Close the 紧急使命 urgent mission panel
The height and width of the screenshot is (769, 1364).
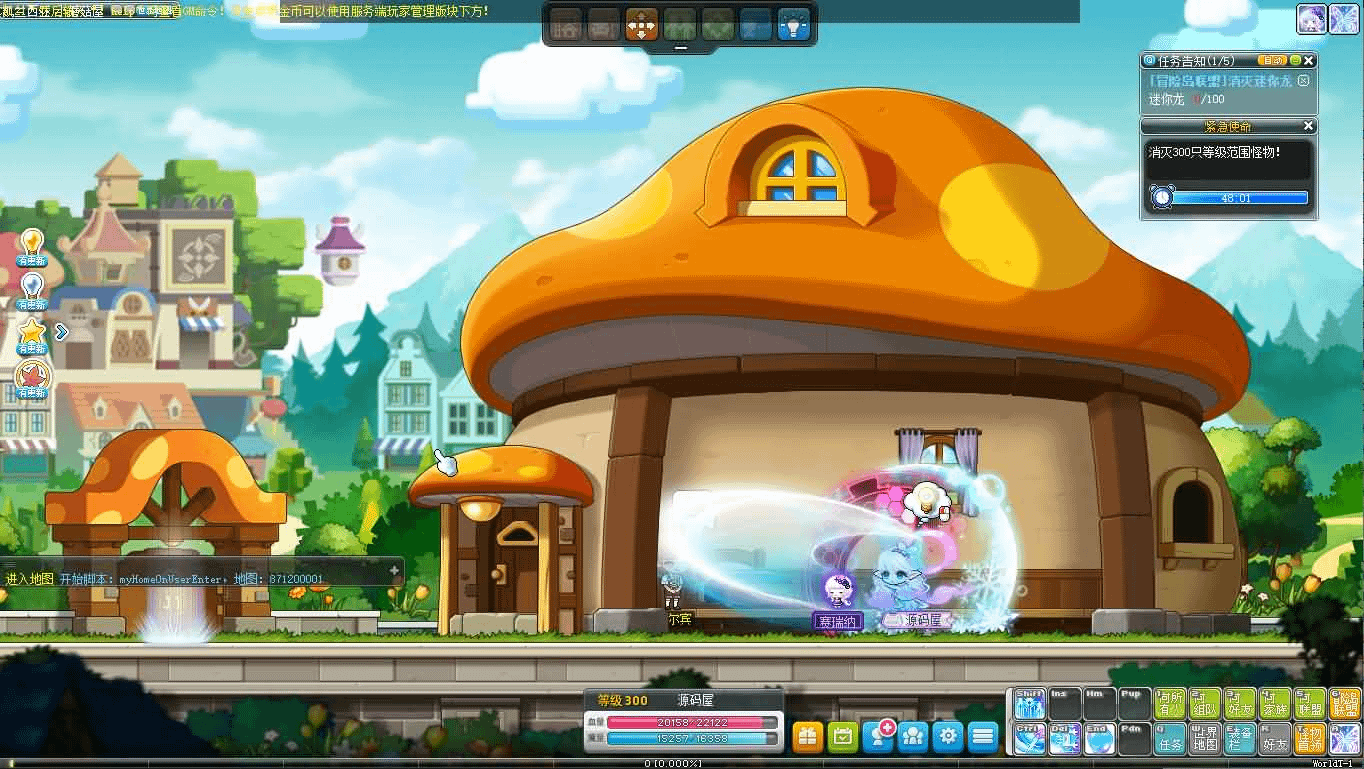pos(1309,126)
